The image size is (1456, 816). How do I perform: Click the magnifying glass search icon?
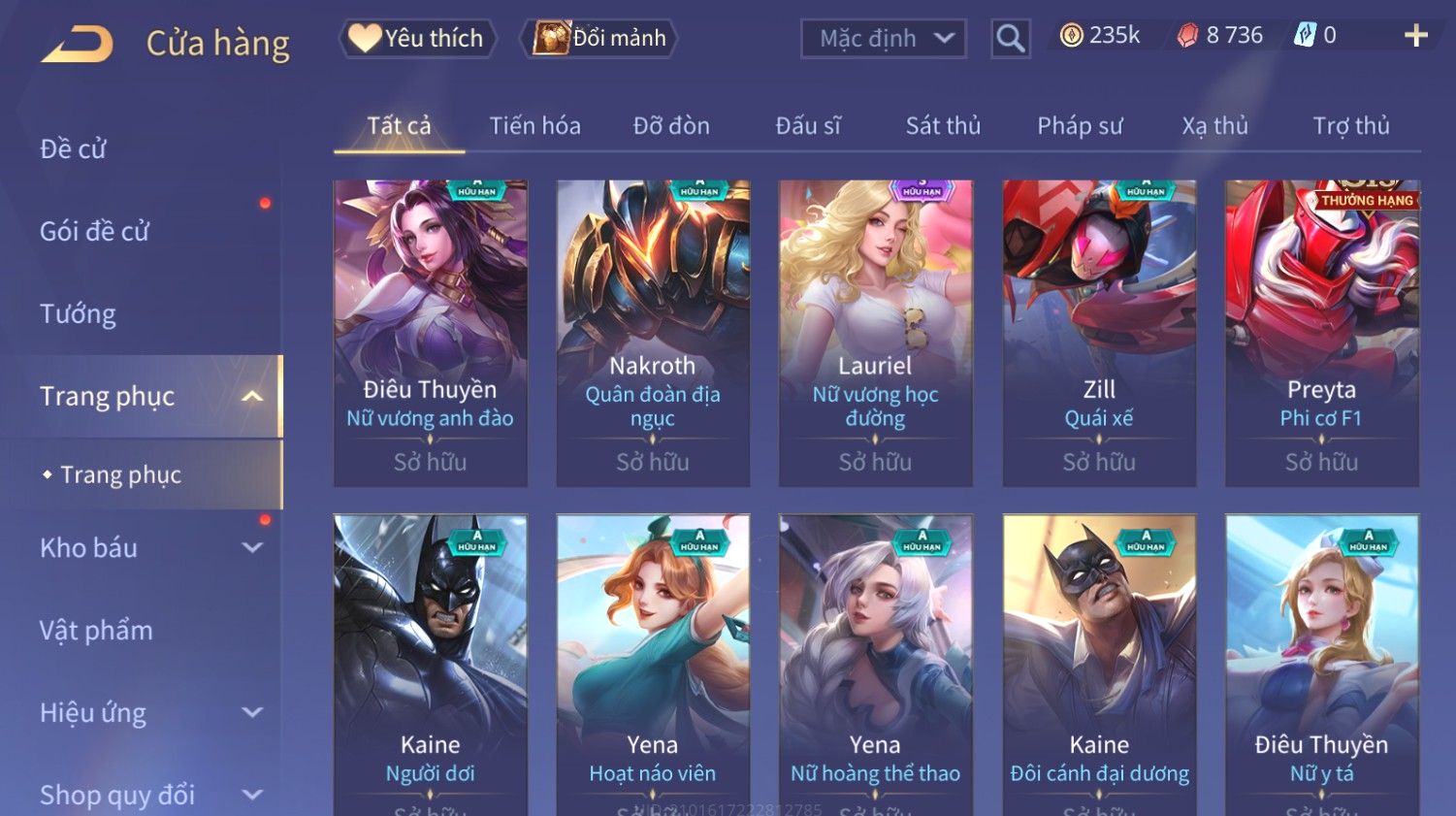1010,39
